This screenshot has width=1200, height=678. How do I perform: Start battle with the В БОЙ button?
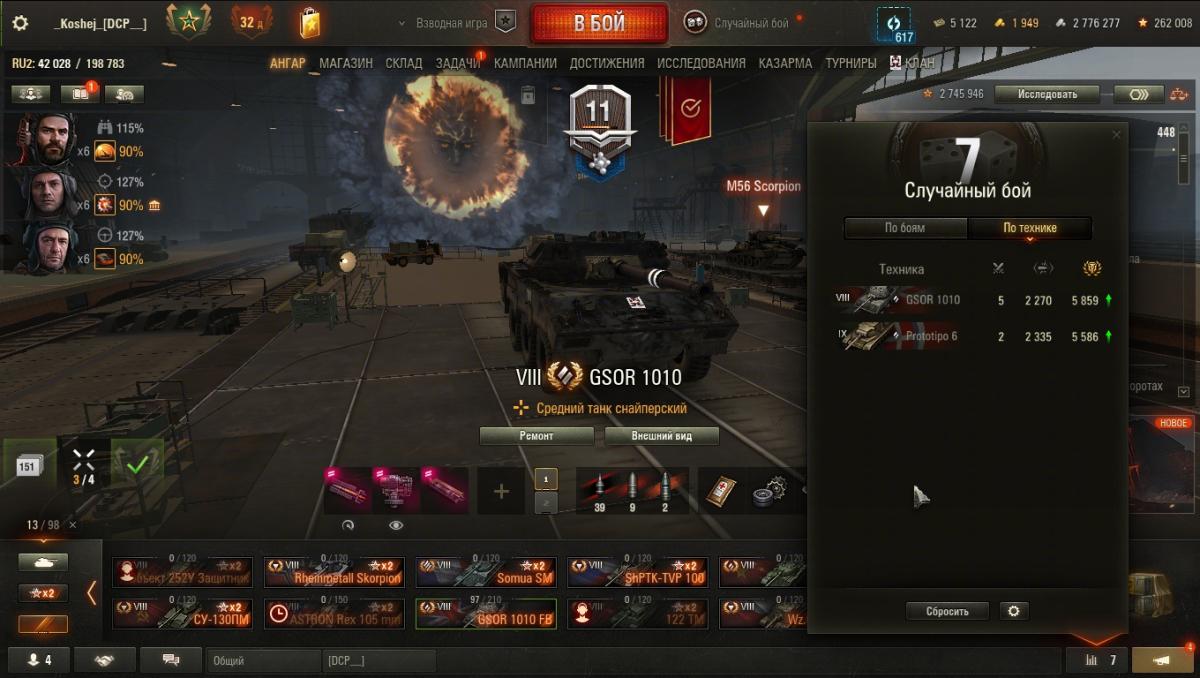pyautogui.click(x=598, y=24)
